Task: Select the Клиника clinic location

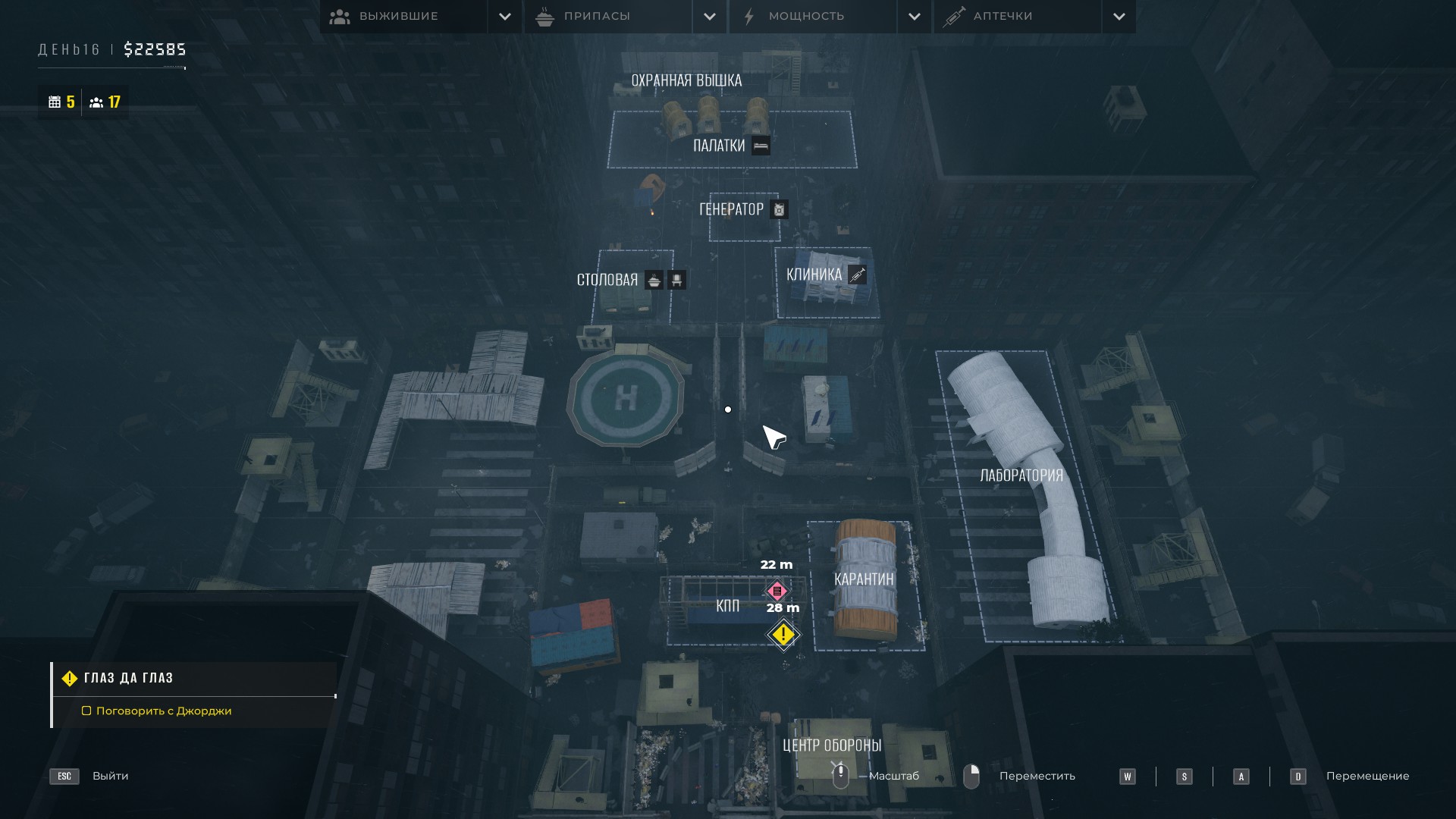Action: point(814,275)
